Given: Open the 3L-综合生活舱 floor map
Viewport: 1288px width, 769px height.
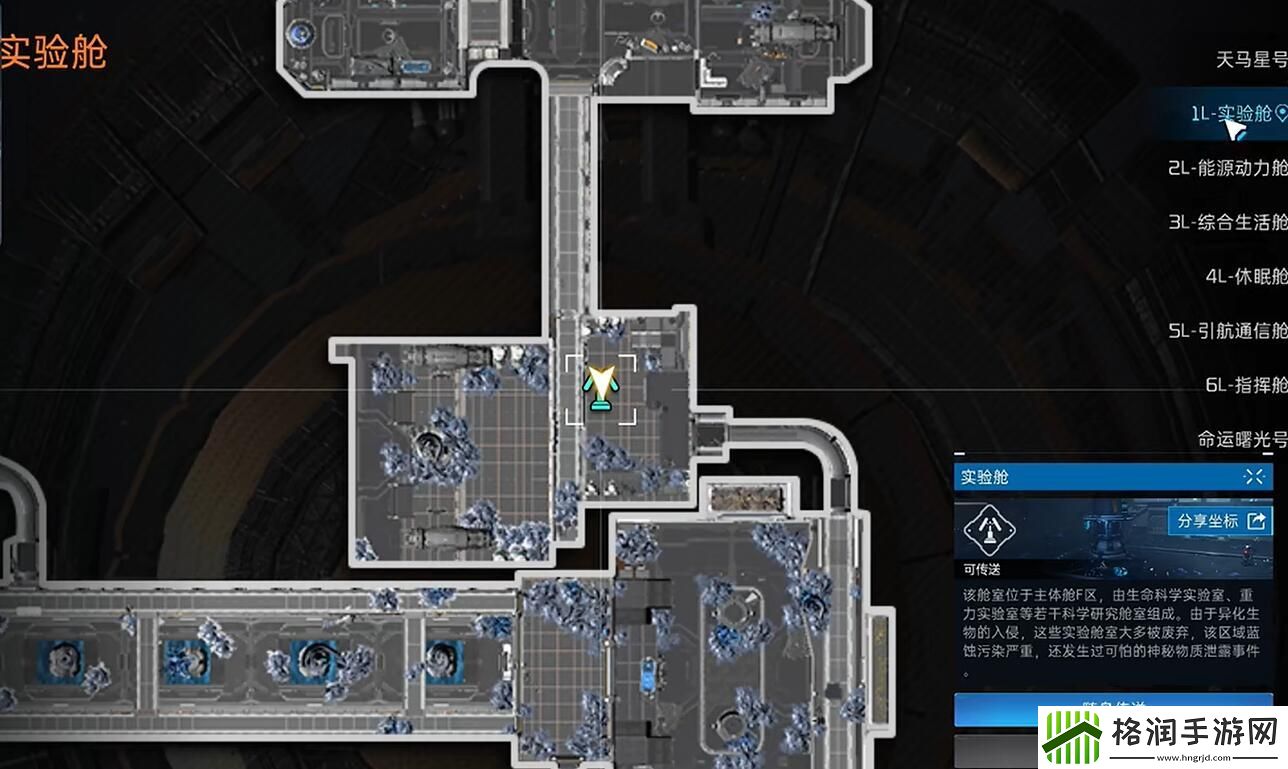Looking at the screenshot, I should click(1227, 222).
